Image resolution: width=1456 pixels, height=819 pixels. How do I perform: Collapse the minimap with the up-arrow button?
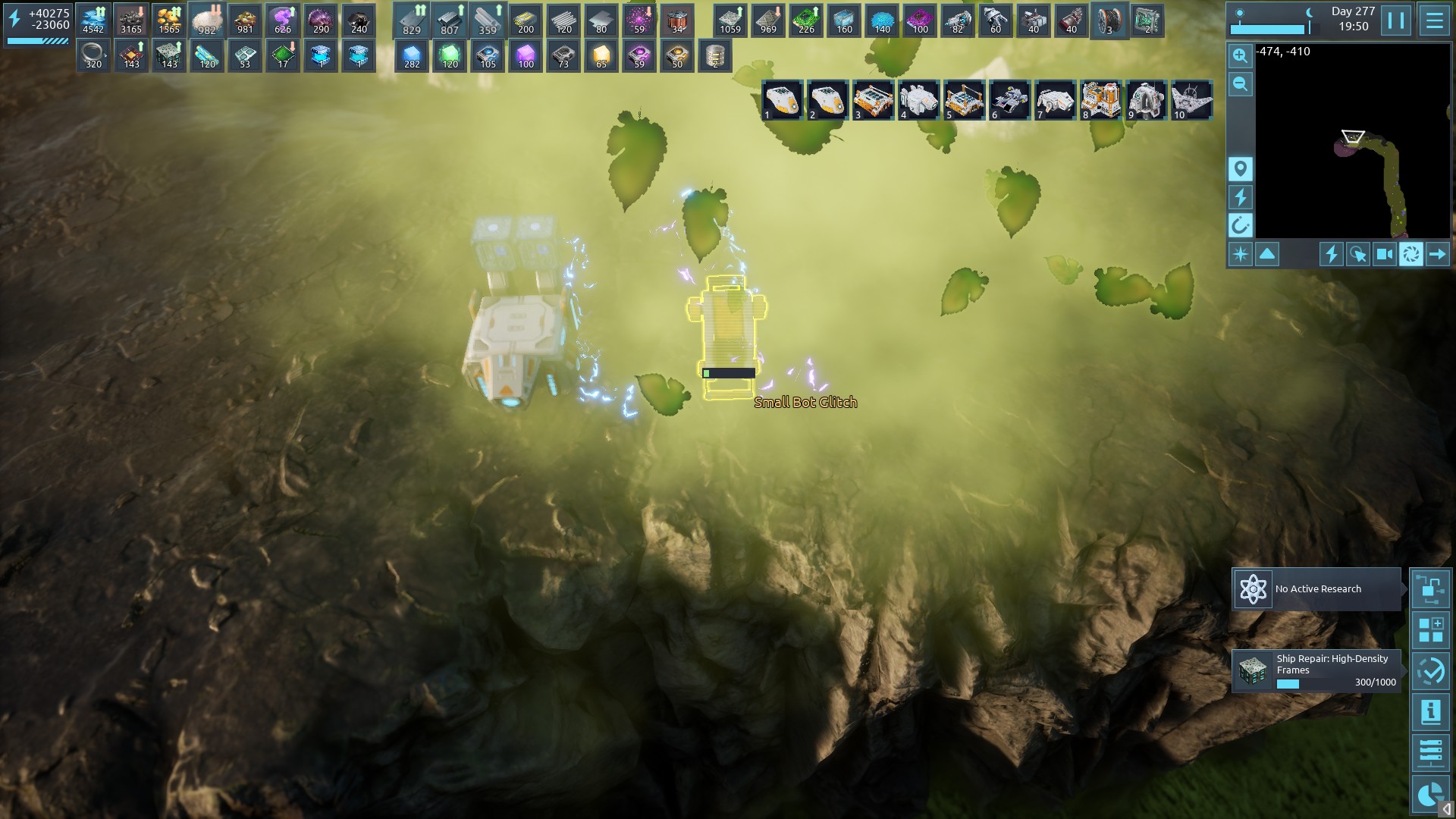click(1267, 254)
